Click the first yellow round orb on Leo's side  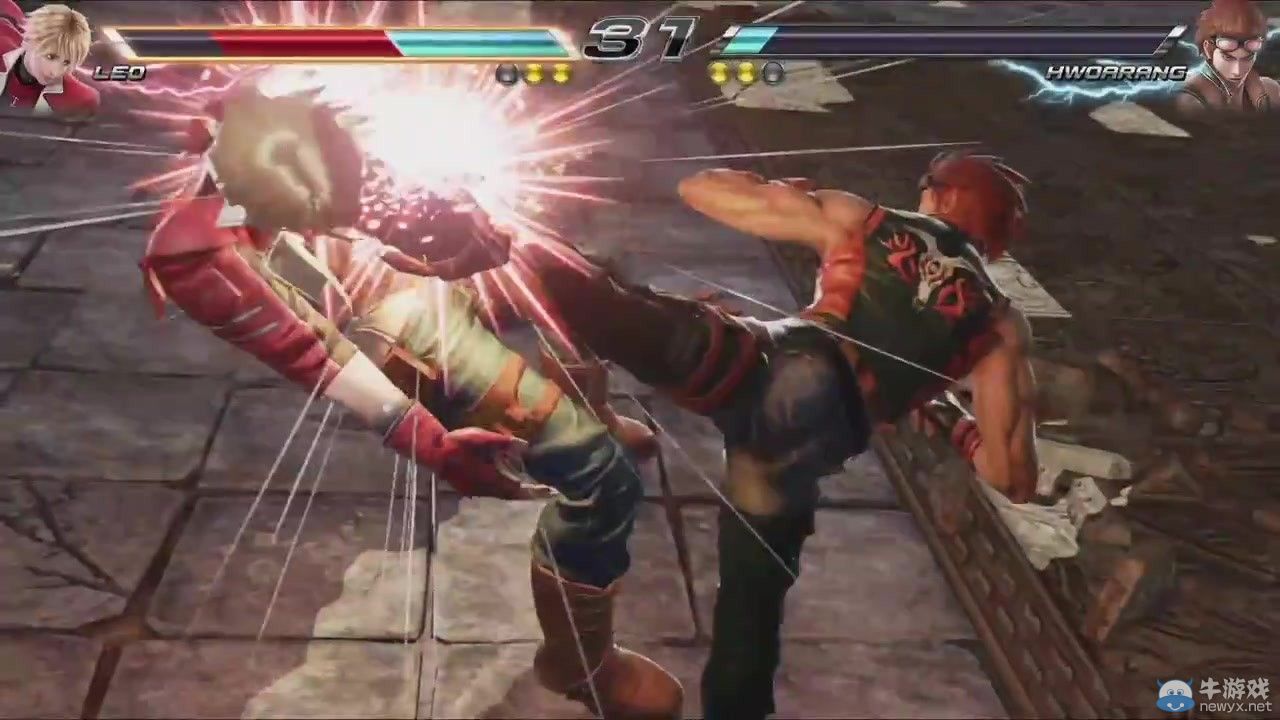pyautogui.click(x=533, y=70)
